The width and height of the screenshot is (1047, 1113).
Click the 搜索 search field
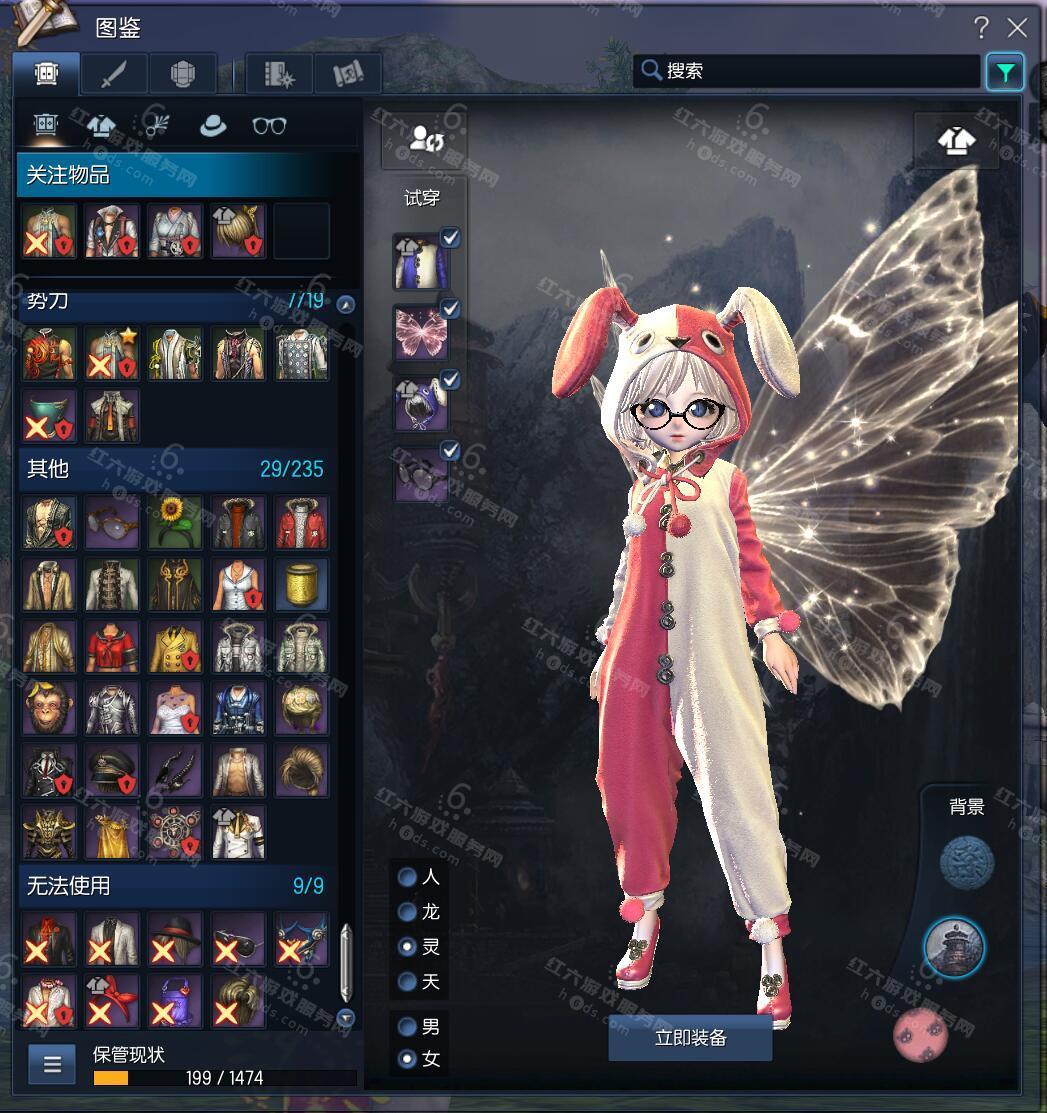tap(808, 71)
